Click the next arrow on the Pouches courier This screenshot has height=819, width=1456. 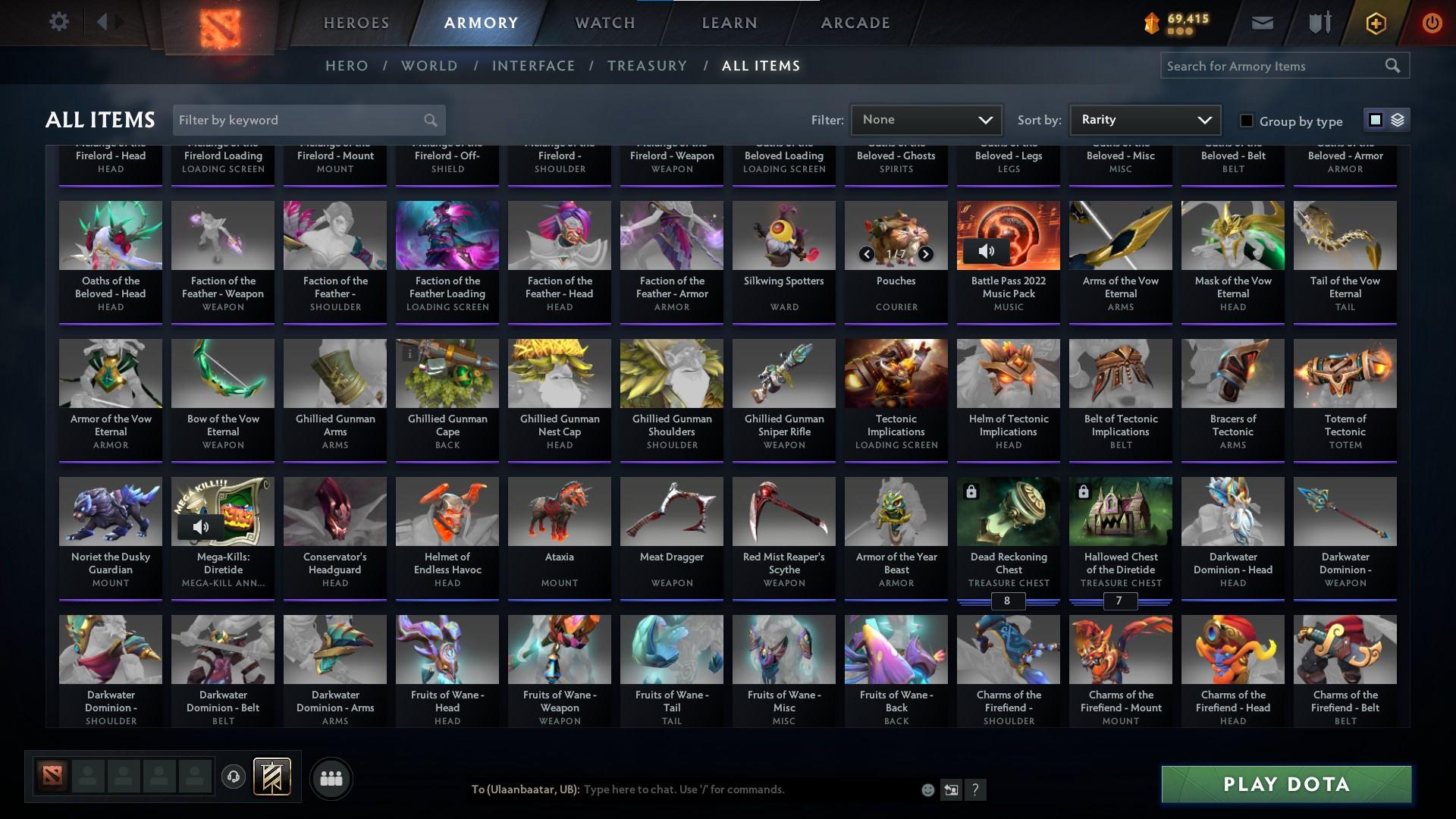(x=925, y=253)
